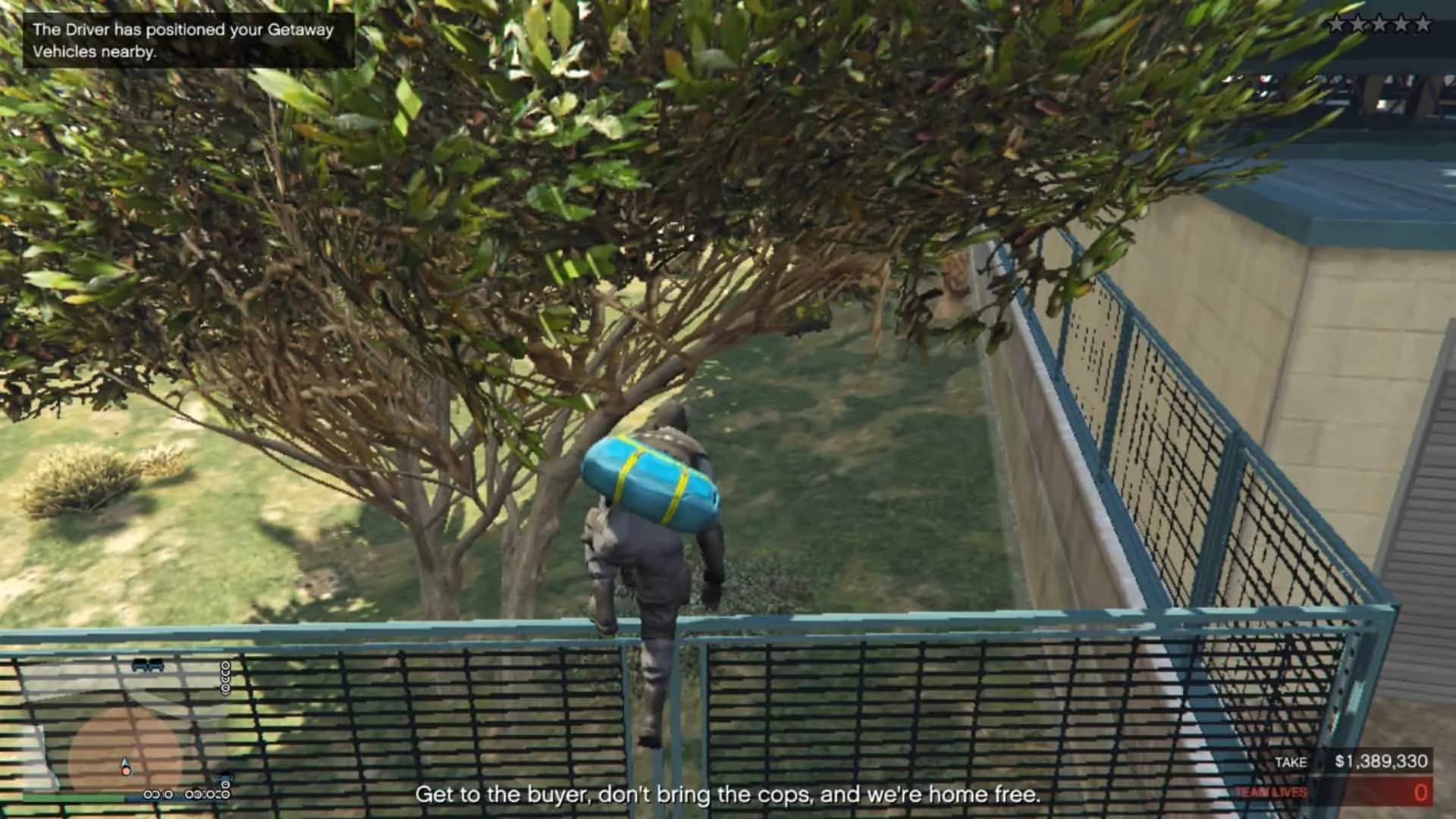Select the second wanted star from the left
This screenshot has width=1456, height=819.
1358,23
